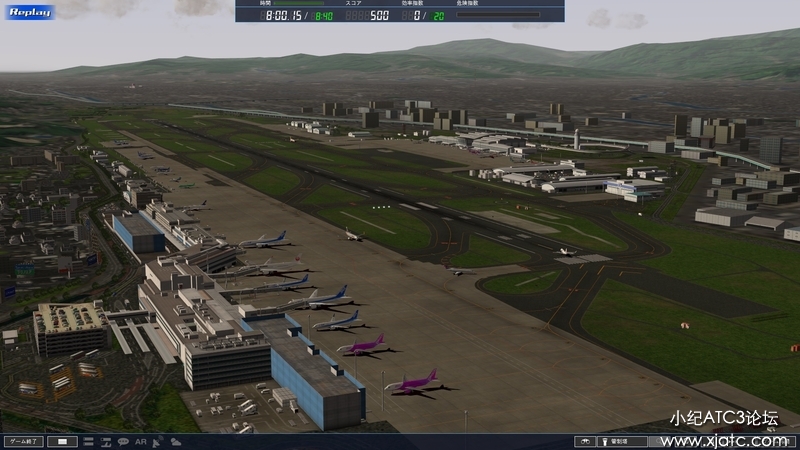The width and height of the screenshot is (800, 450).
Task: Toggle the AR overlay icon
Action: click(x=141, y=441)
